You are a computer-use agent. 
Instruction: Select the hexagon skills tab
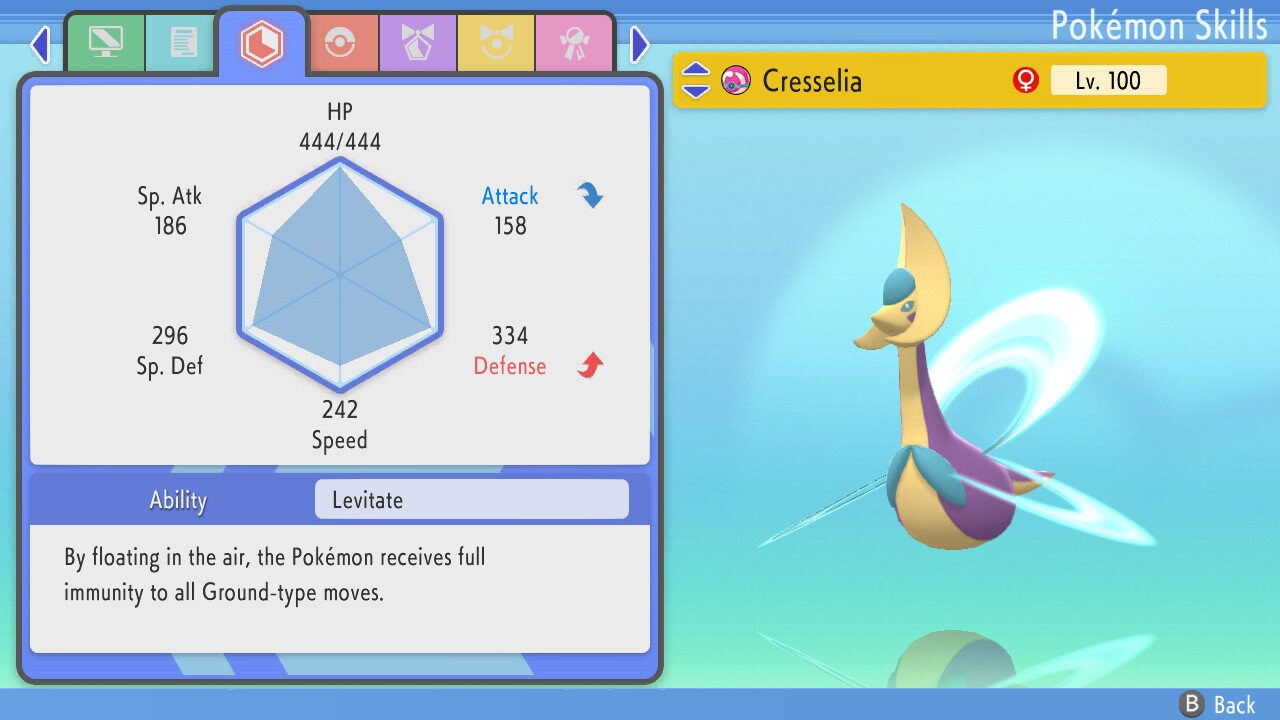pyautogui.click(x=262, y=43)
